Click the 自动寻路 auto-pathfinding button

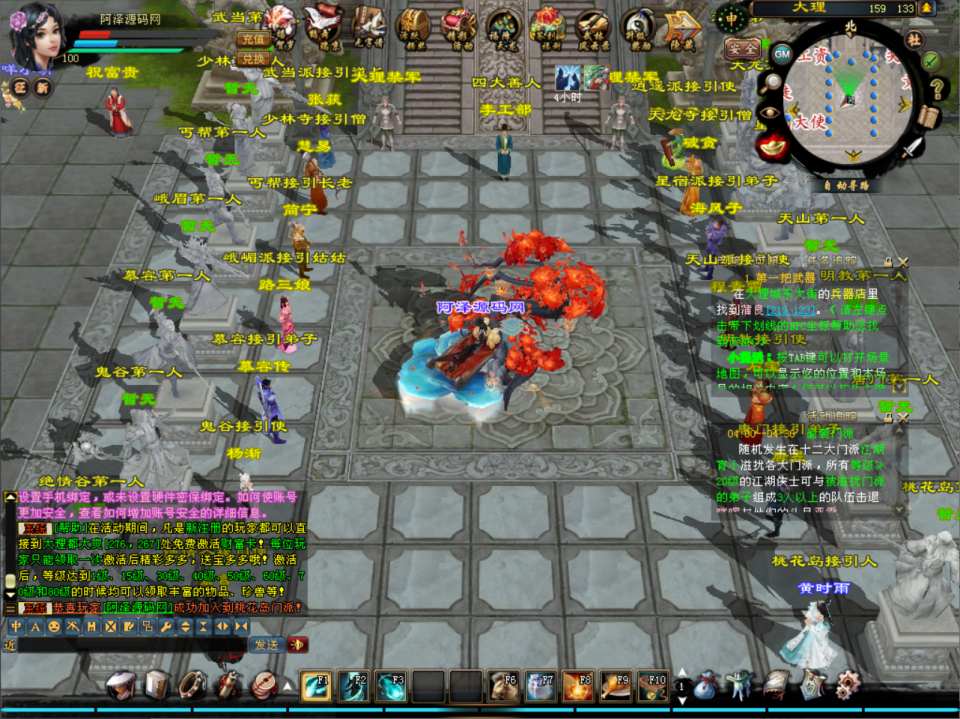[x=846, y=184]
